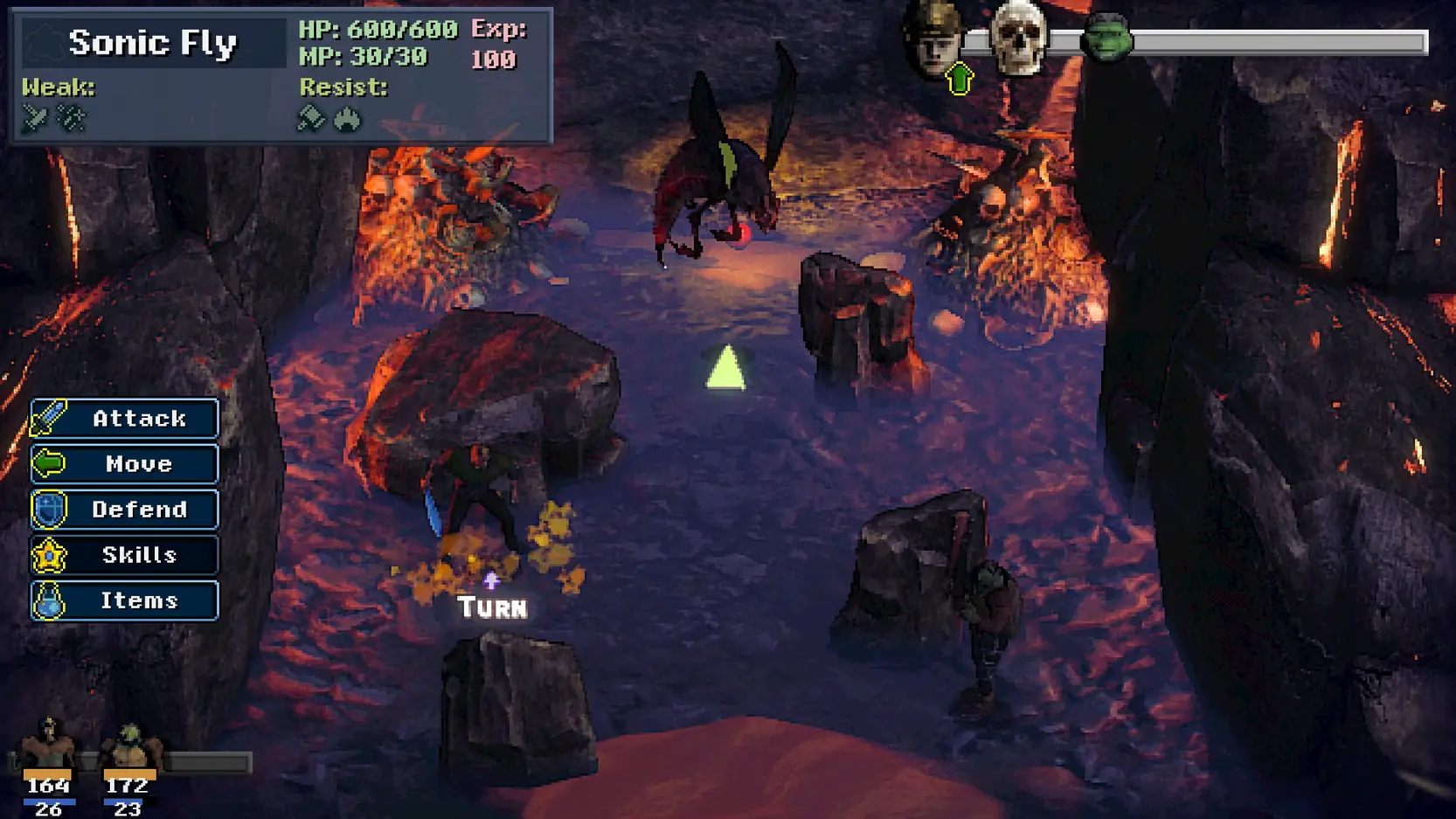Click the helmeted hero turn-order portrait
Screen dimensions: 1456x819
(x=933, y=38)
